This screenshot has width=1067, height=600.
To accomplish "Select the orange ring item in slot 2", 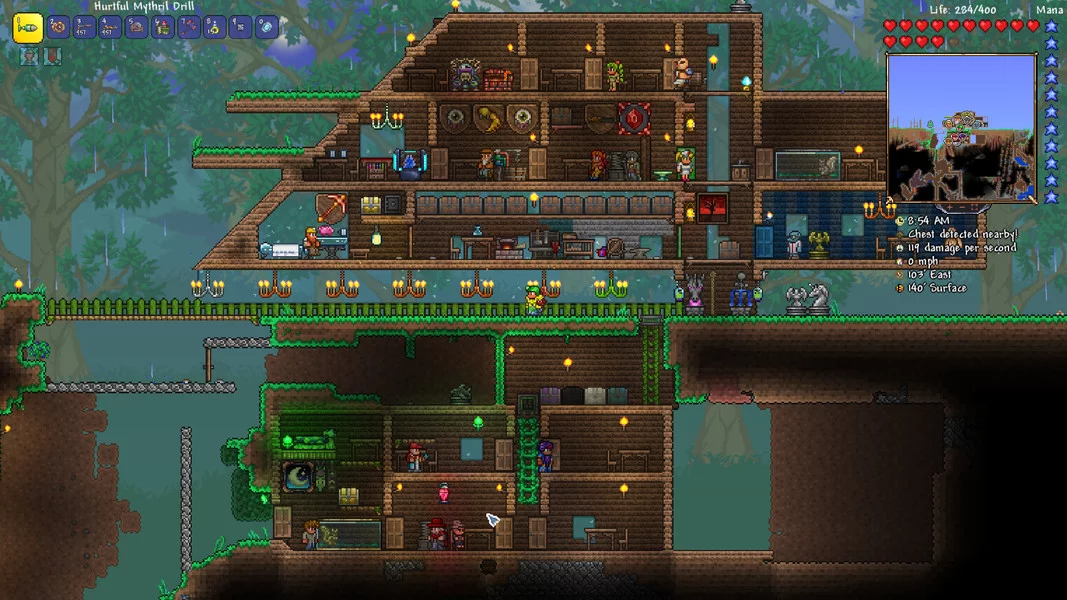I will point(58,27).
